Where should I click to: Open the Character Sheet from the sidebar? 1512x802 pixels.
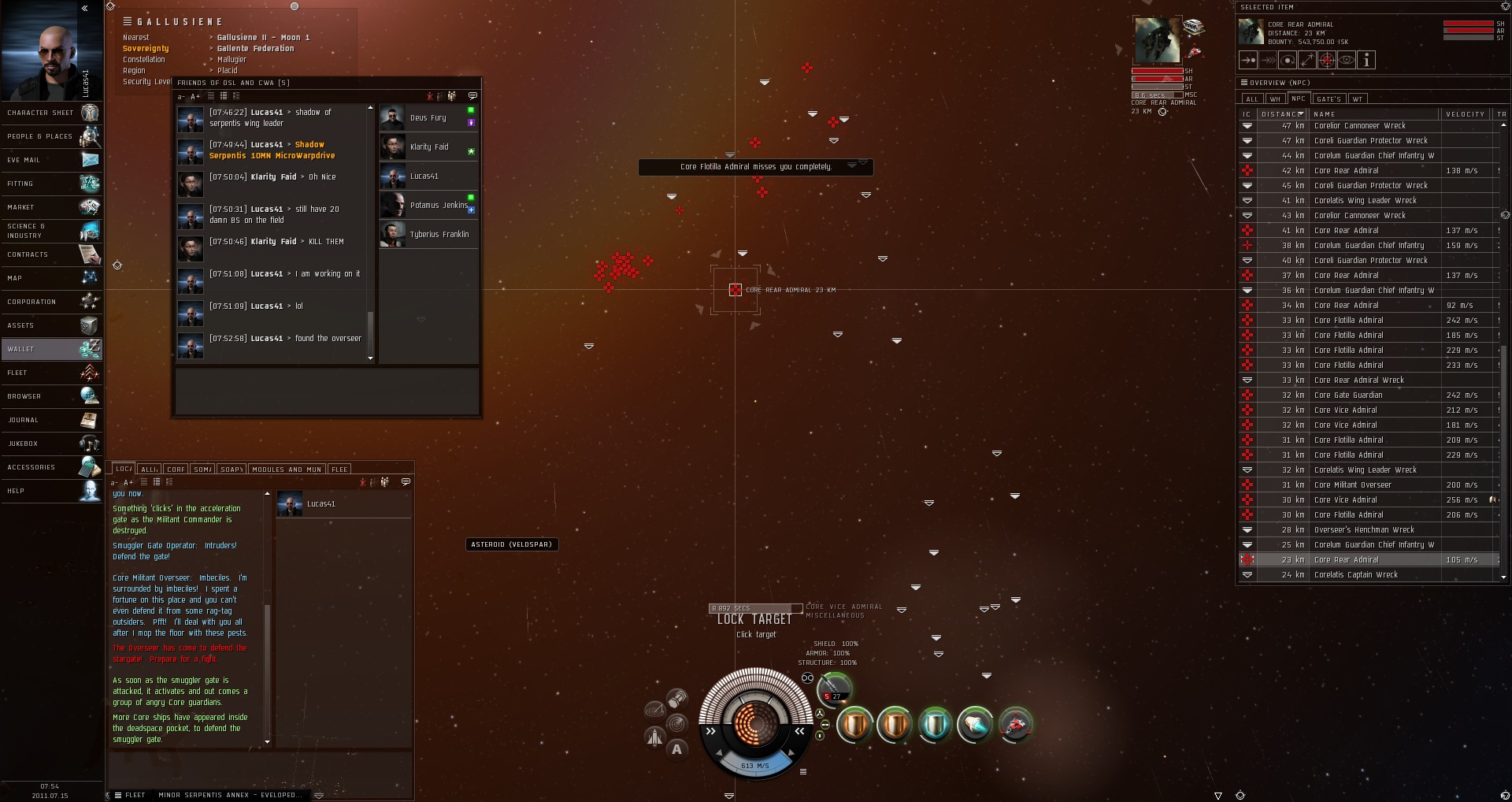click(51, 113)
